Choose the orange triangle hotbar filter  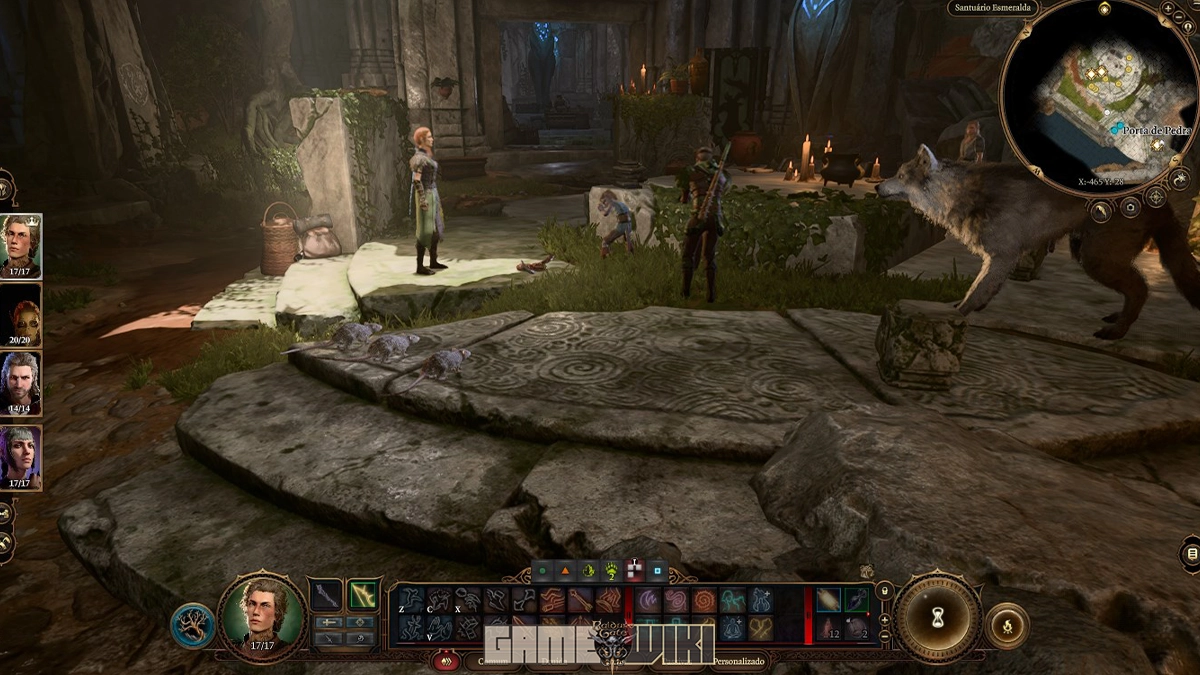[x=565, y=571]
